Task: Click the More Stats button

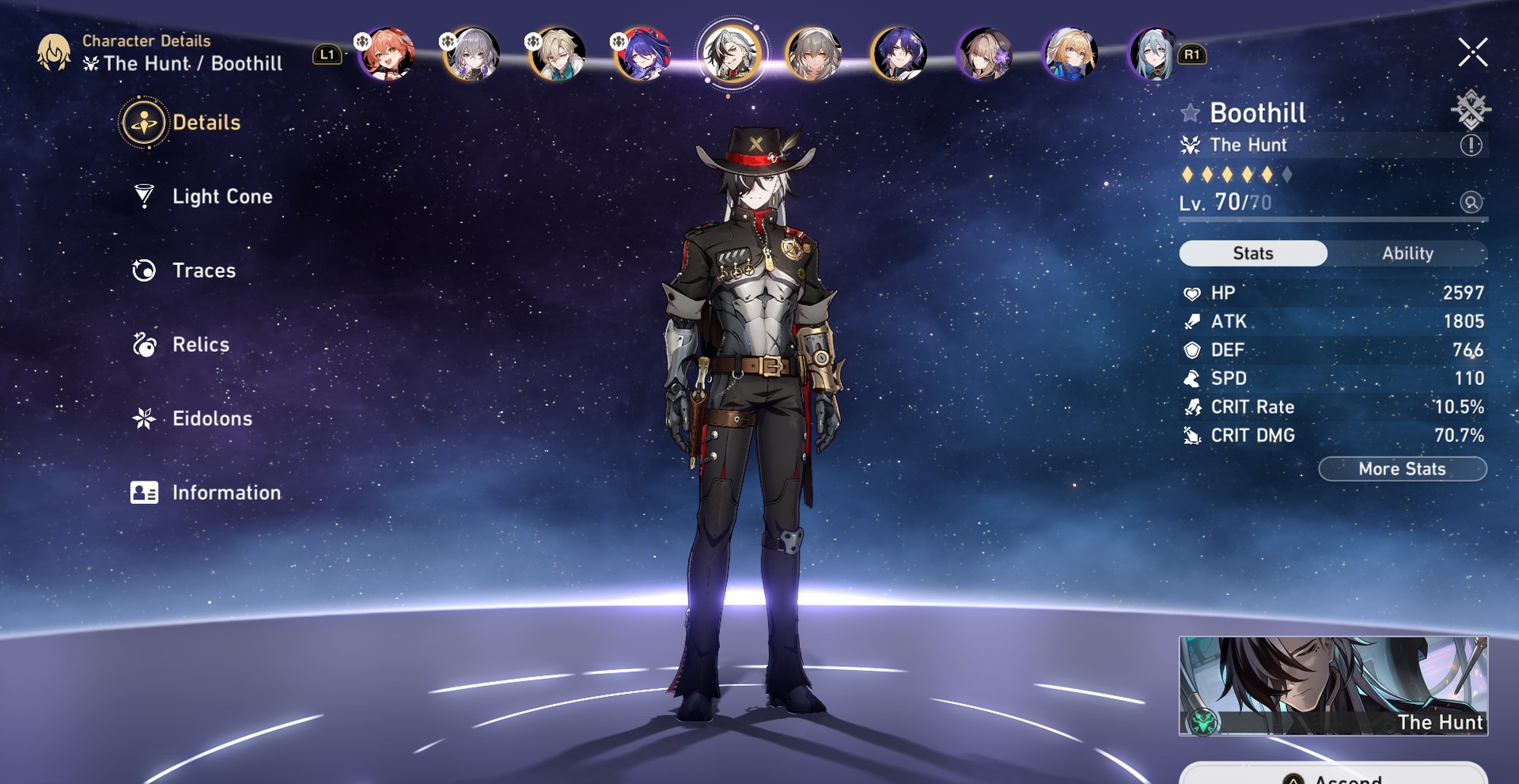Action: 1402,469
